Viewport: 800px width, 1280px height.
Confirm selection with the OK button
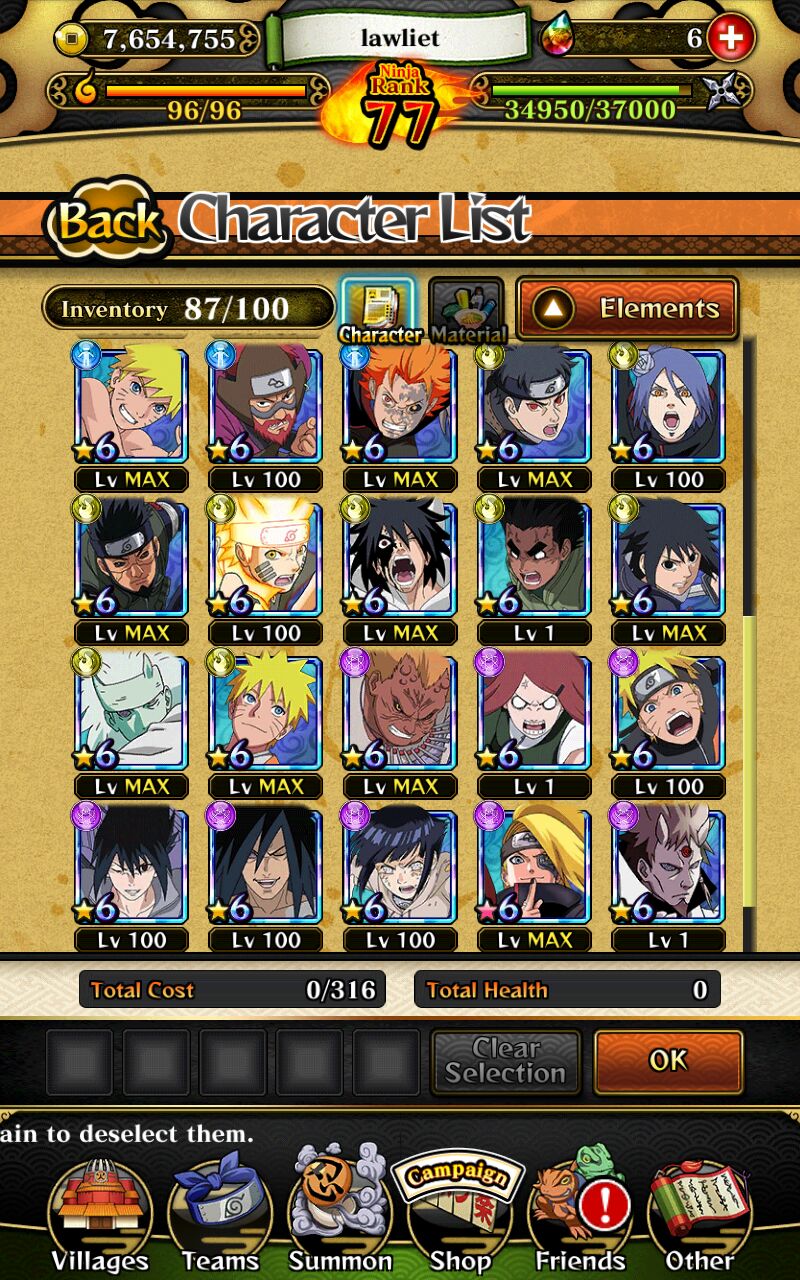668,1061
